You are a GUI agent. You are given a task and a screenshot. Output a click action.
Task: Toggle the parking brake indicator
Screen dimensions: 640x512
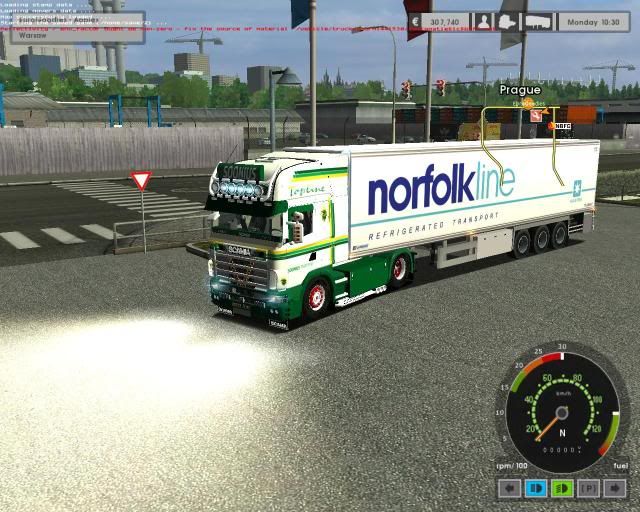[x=589, y=489]
